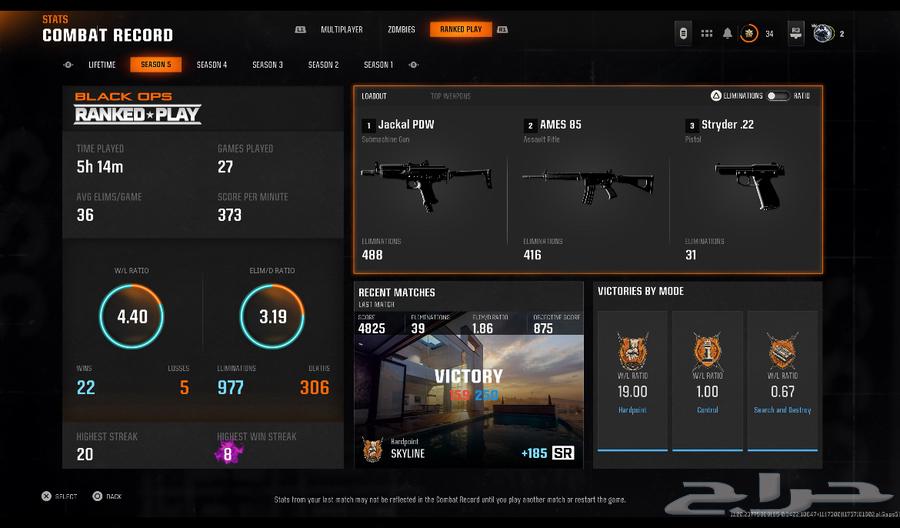
Task: Open the notifications bell
Action: (727, 33)
